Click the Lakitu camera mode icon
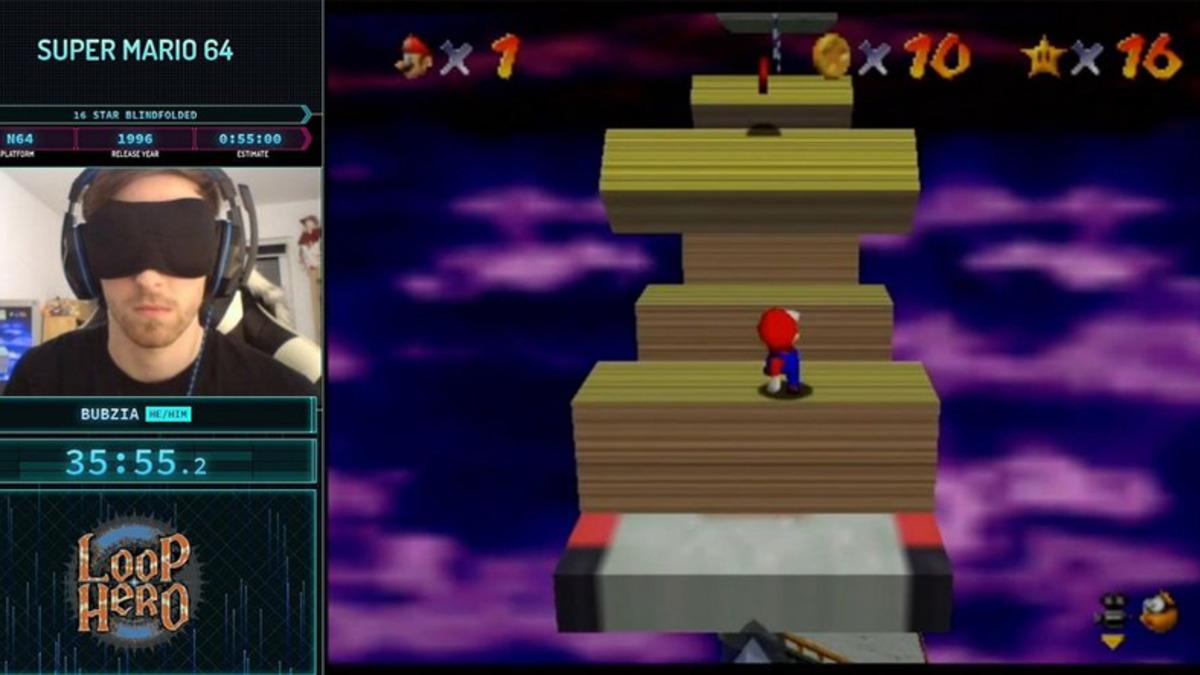1200x675 pixels. click(1158, 612)
